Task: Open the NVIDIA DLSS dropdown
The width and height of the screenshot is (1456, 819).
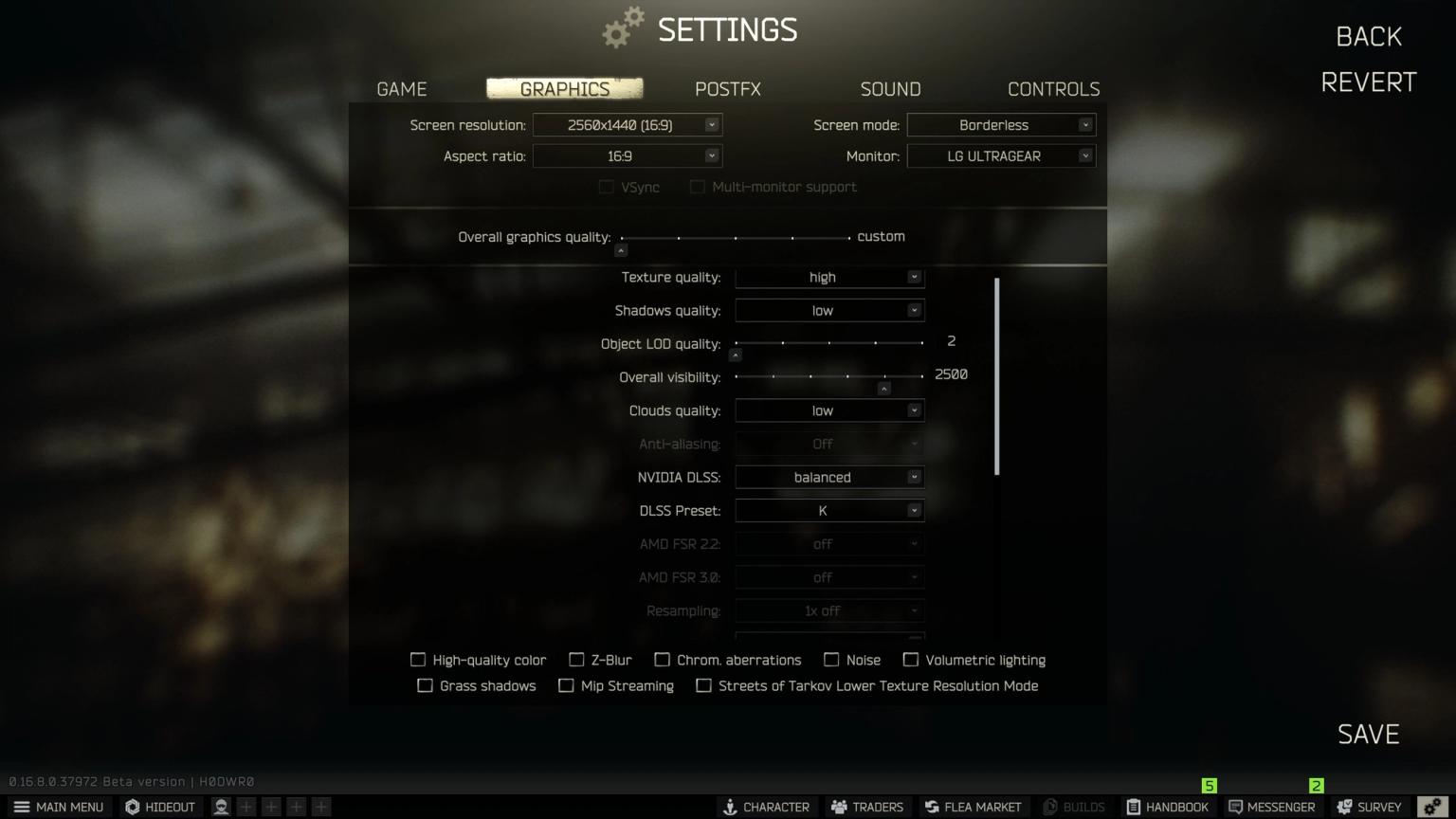Action: [828, 477]
